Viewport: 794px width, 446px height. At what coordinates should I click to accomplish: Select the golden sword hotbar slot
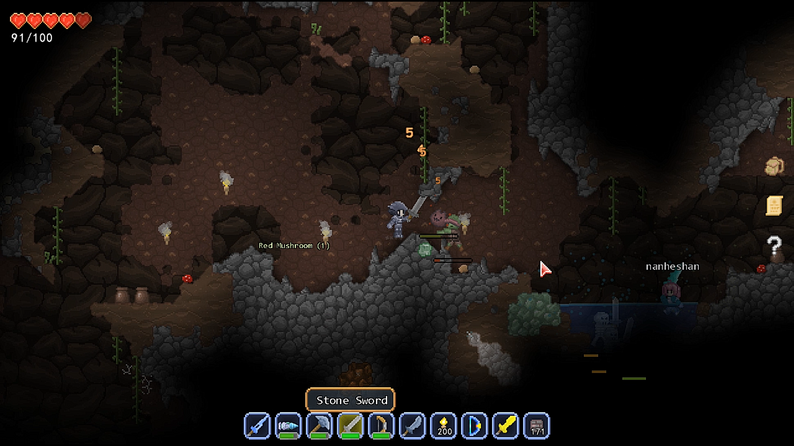click(x=505, y=425)
